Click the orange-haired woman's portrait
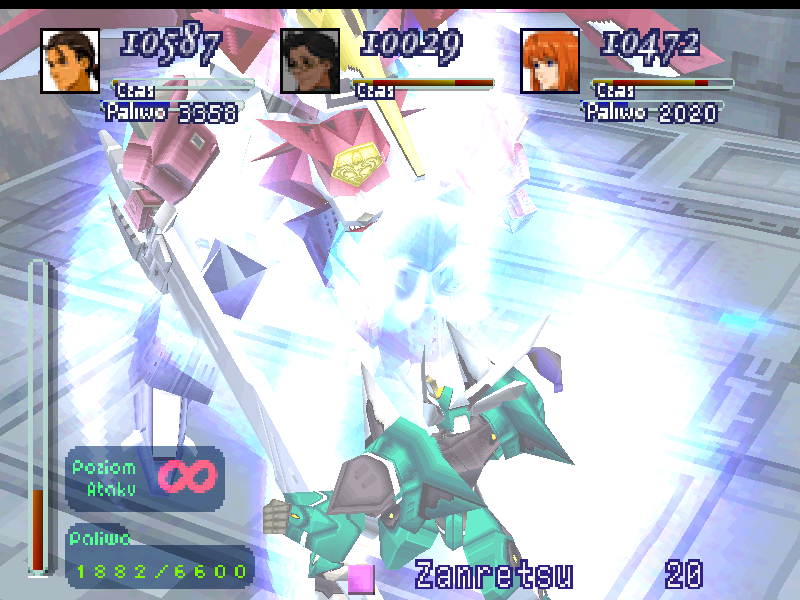Screen dimensions: 800x600 [550, 60]
